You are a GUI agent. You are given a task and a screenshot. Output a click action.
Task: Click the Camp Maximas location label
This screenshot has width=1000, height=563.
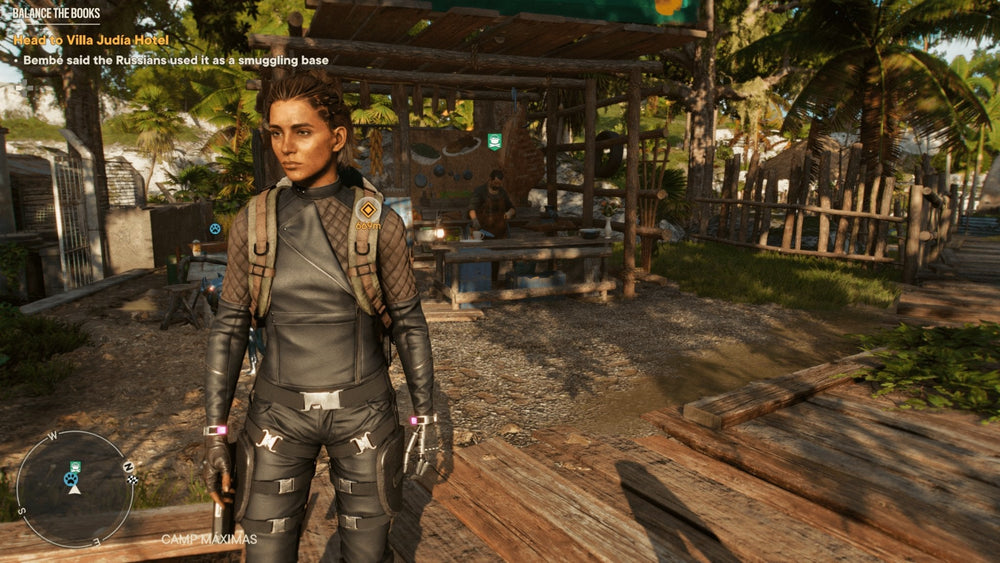coord(209,539)
